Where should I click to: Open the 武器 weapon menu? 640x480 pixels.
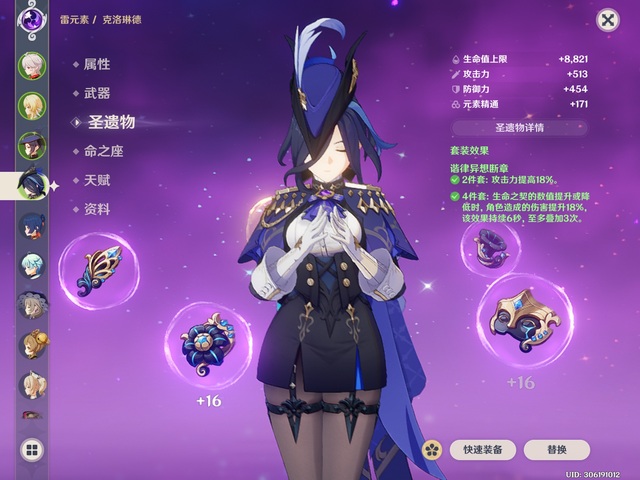point(97,93)
